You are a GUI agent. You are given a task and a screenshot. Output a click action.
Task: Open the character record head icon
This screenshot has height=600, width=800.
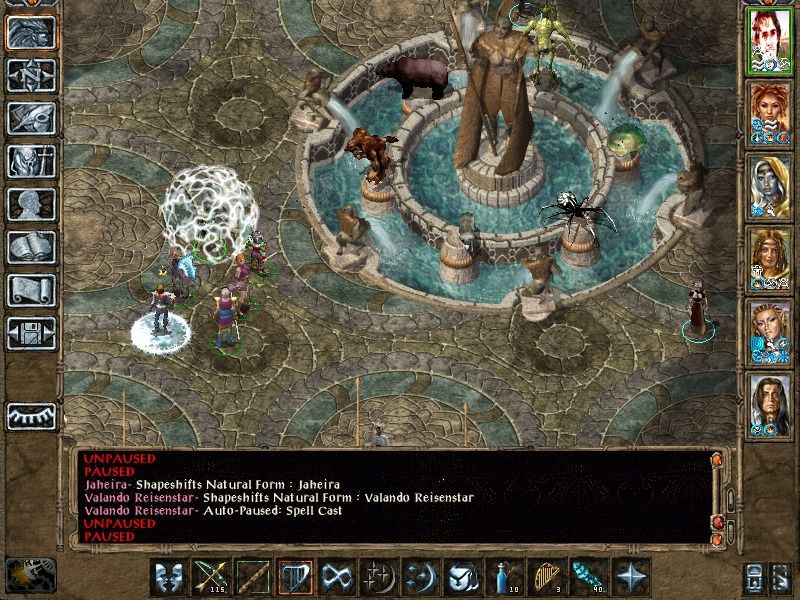tap(31, 204)
